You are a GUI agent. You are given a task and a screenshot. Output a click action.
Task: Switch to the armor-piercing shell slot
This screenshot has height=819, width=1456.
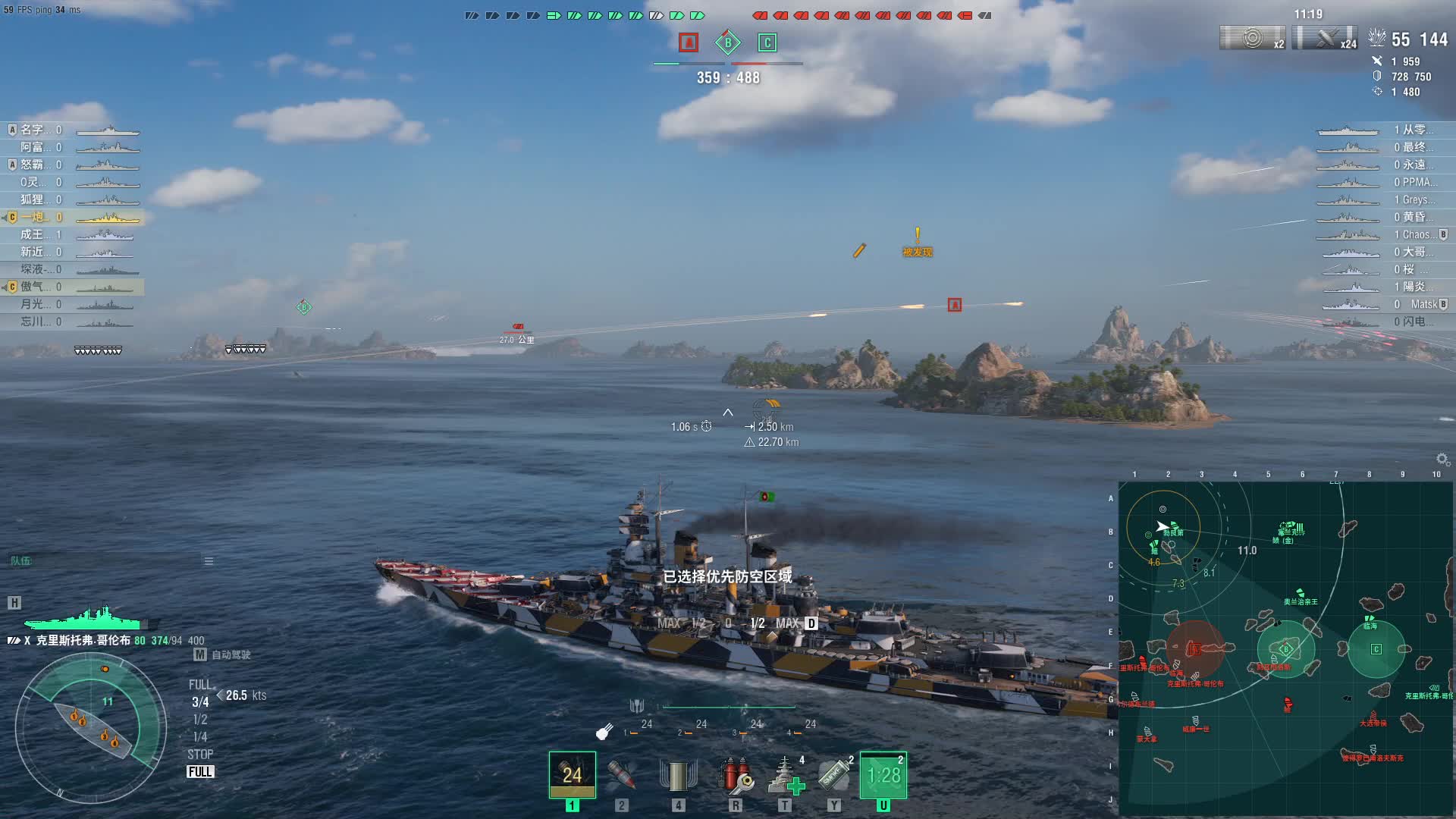(x=621, y=775)
